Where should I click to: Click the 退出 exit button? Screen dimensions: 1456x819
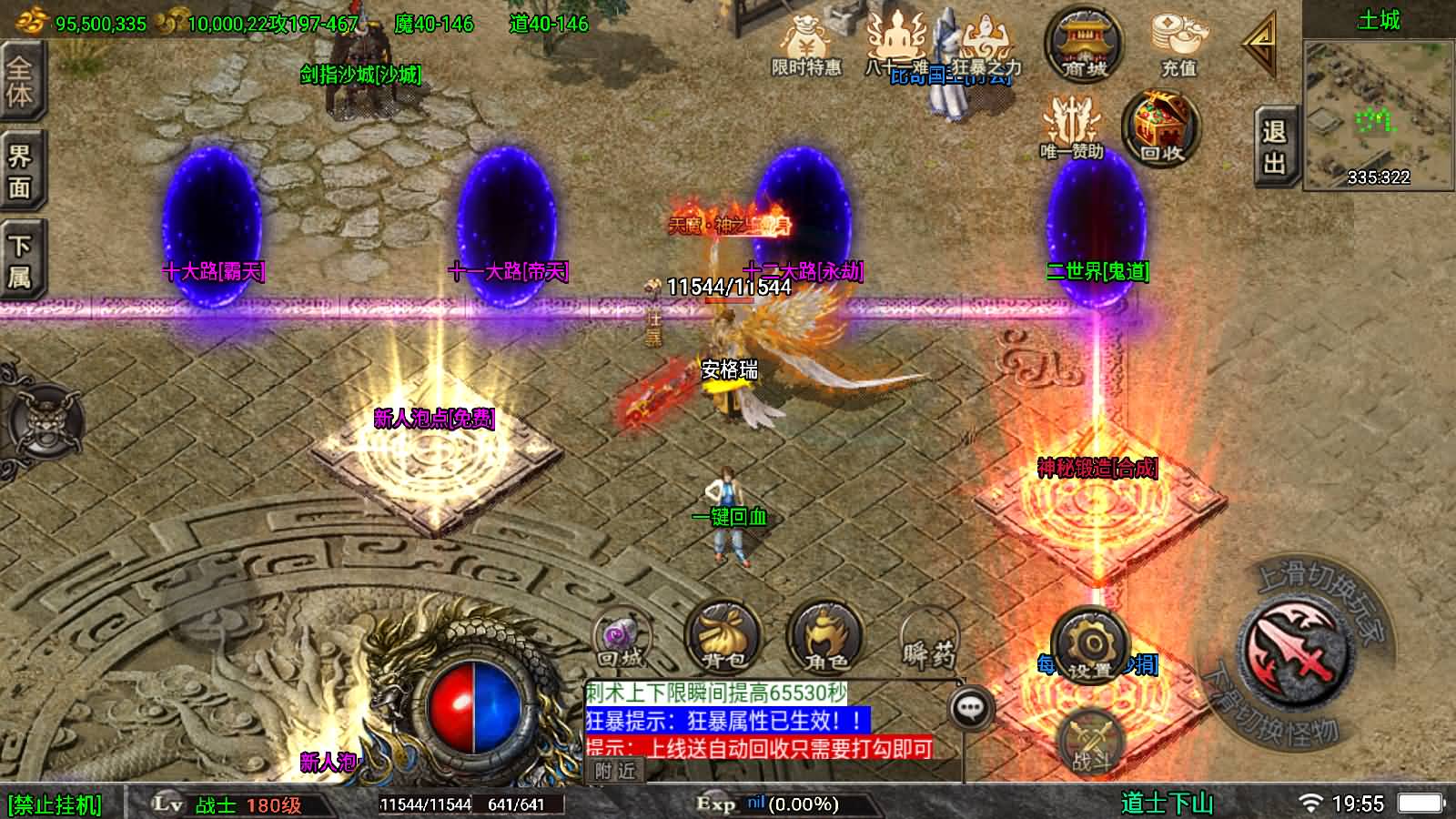1274,147
